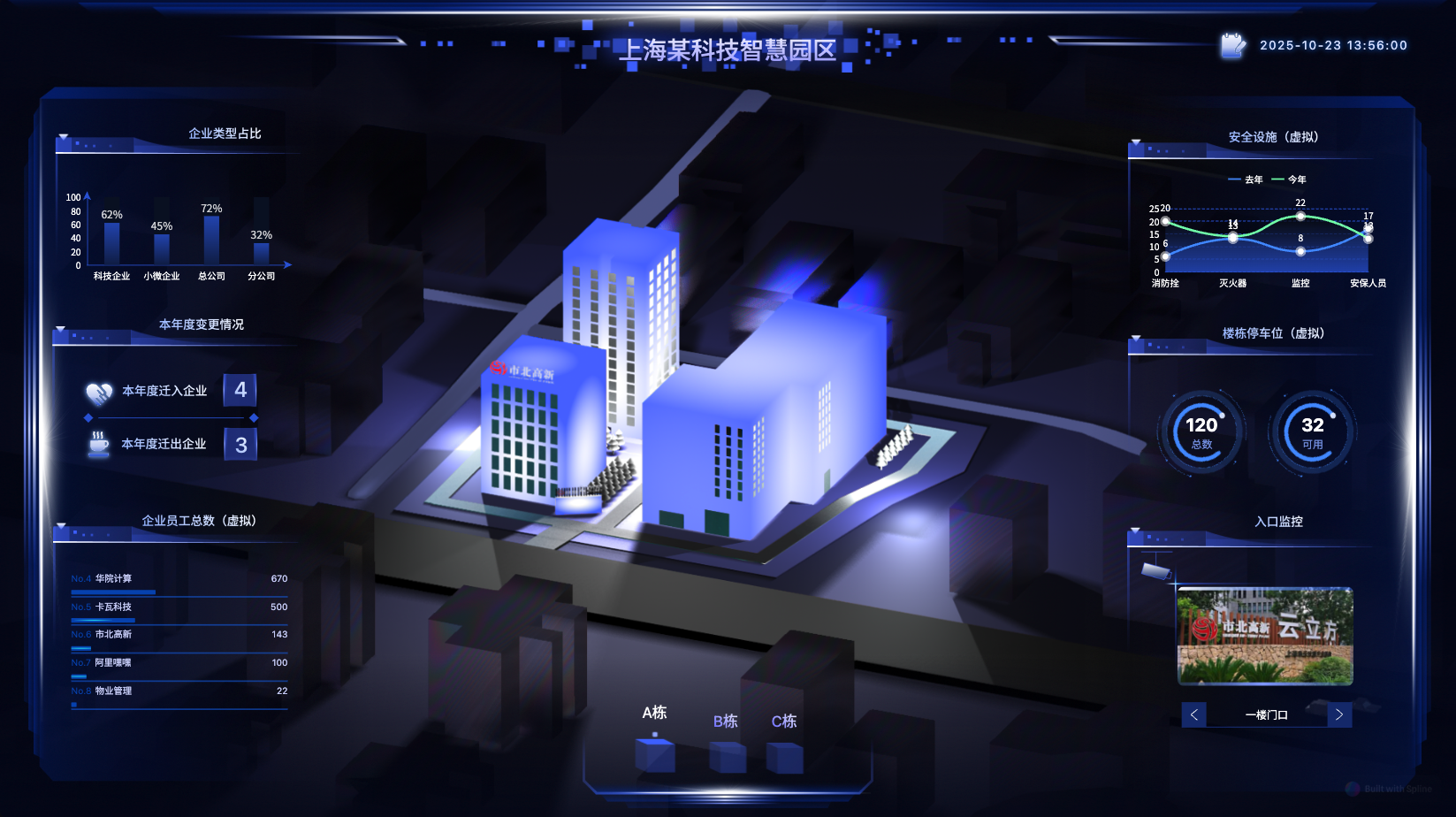
Task: Open the 市北高新 entrance camera thumbnail
Action: (1265, 636)
